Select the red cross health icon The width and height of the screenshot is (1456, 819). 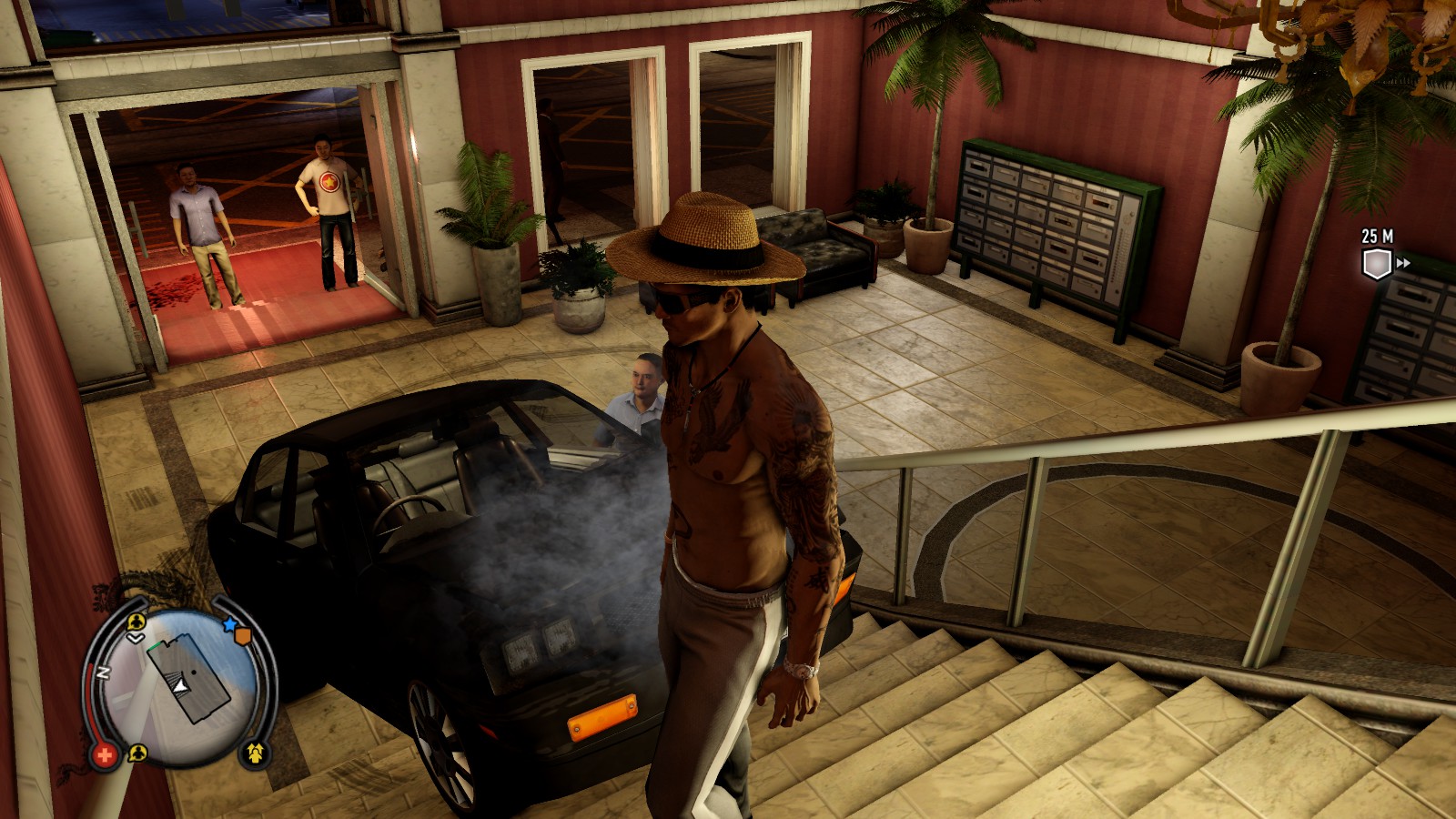pos(105,754)
